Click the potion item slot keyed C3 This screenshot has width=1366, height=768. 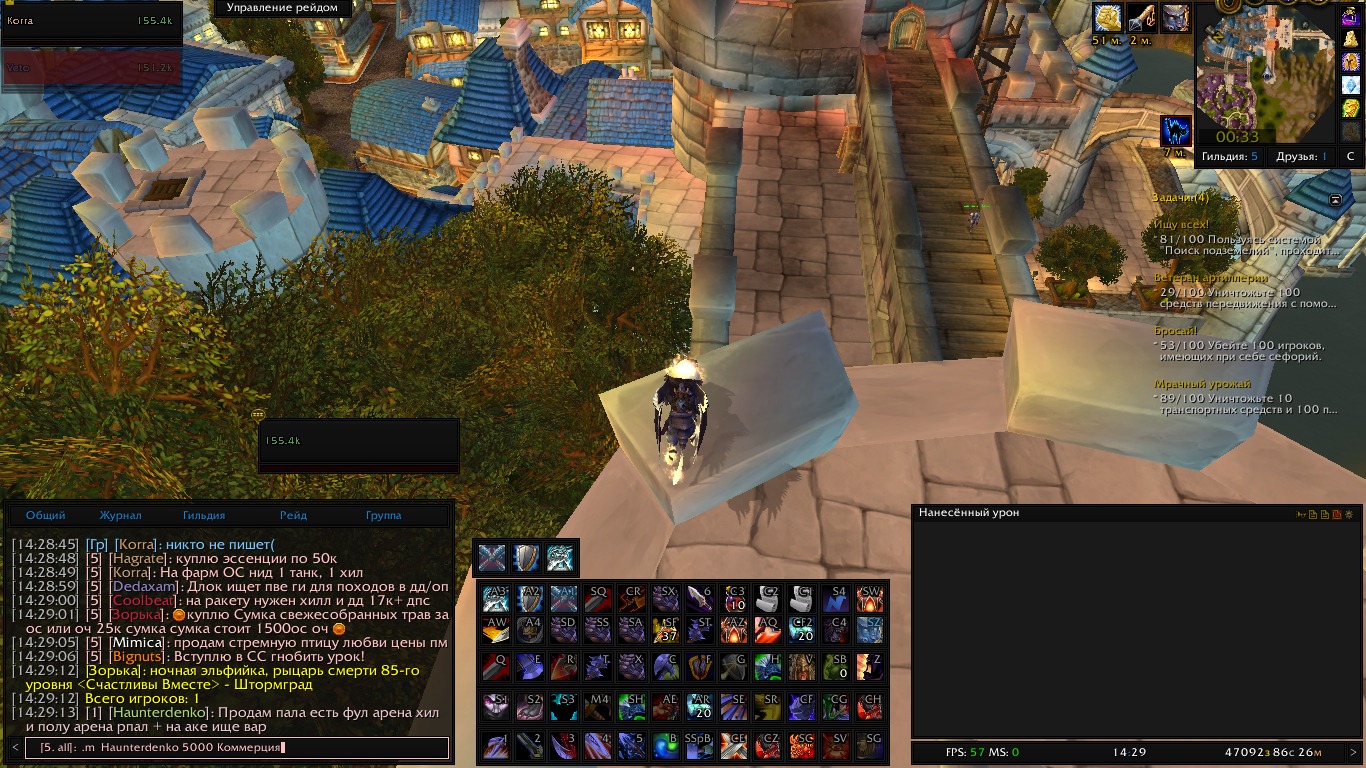(x=733, y=599)
